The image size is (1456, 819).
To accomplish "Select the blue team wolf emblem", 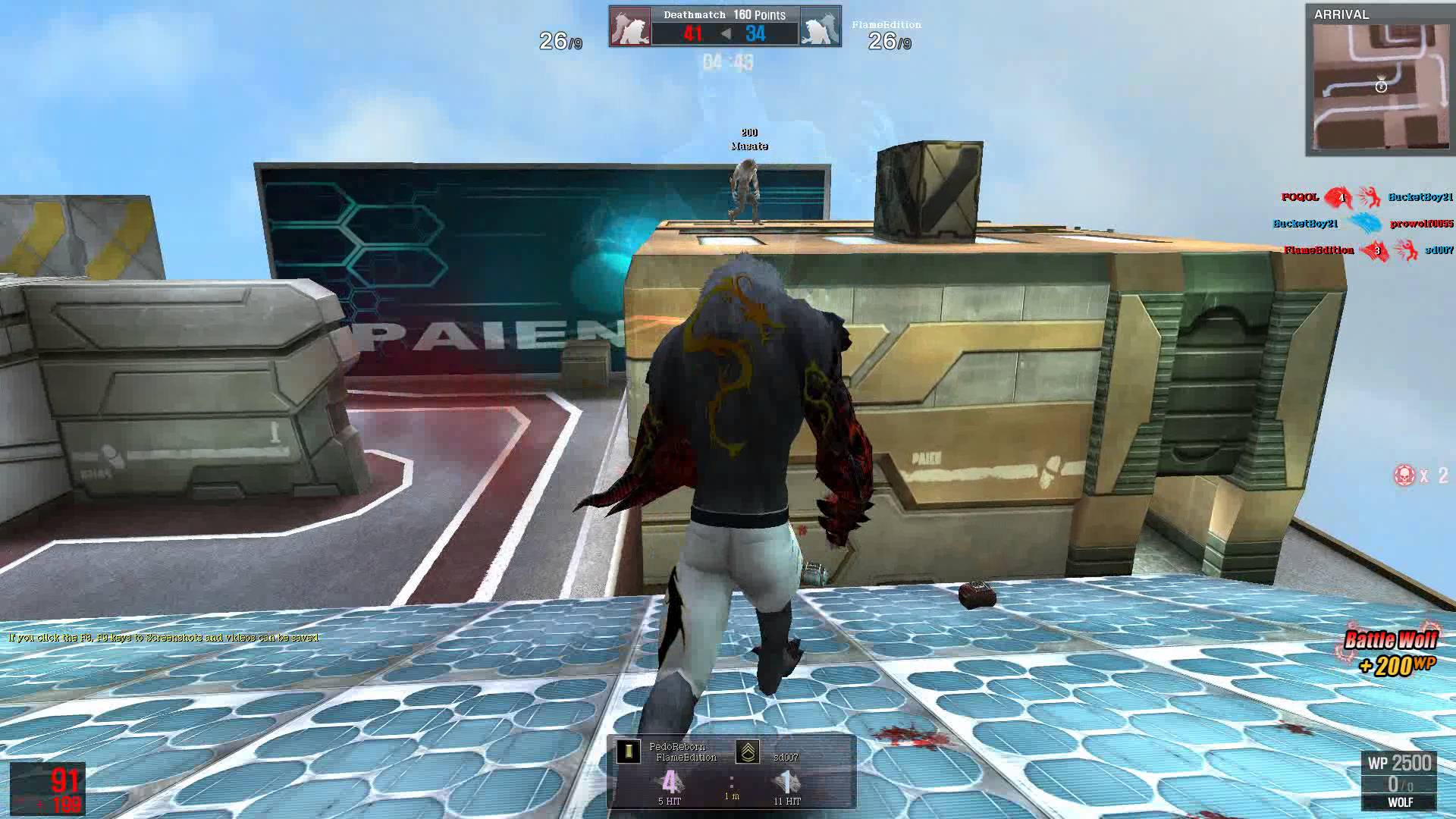I will click(x=820, y=27).
